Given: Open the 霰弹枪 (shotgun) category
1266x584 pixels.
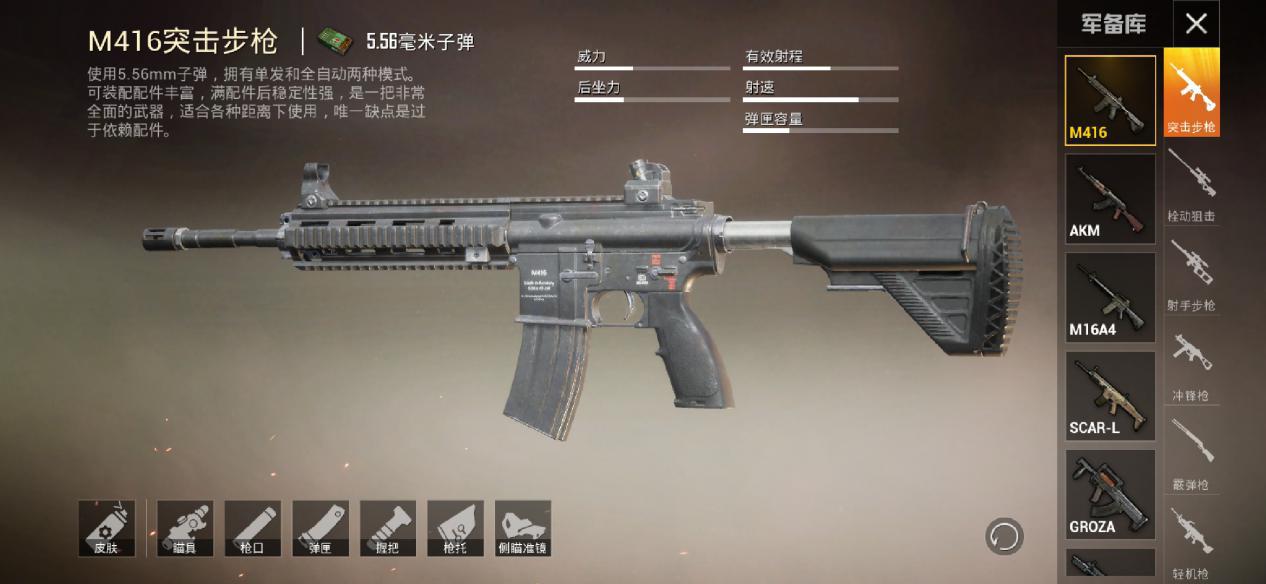Looking at the screenshot, I should 1191,453.
